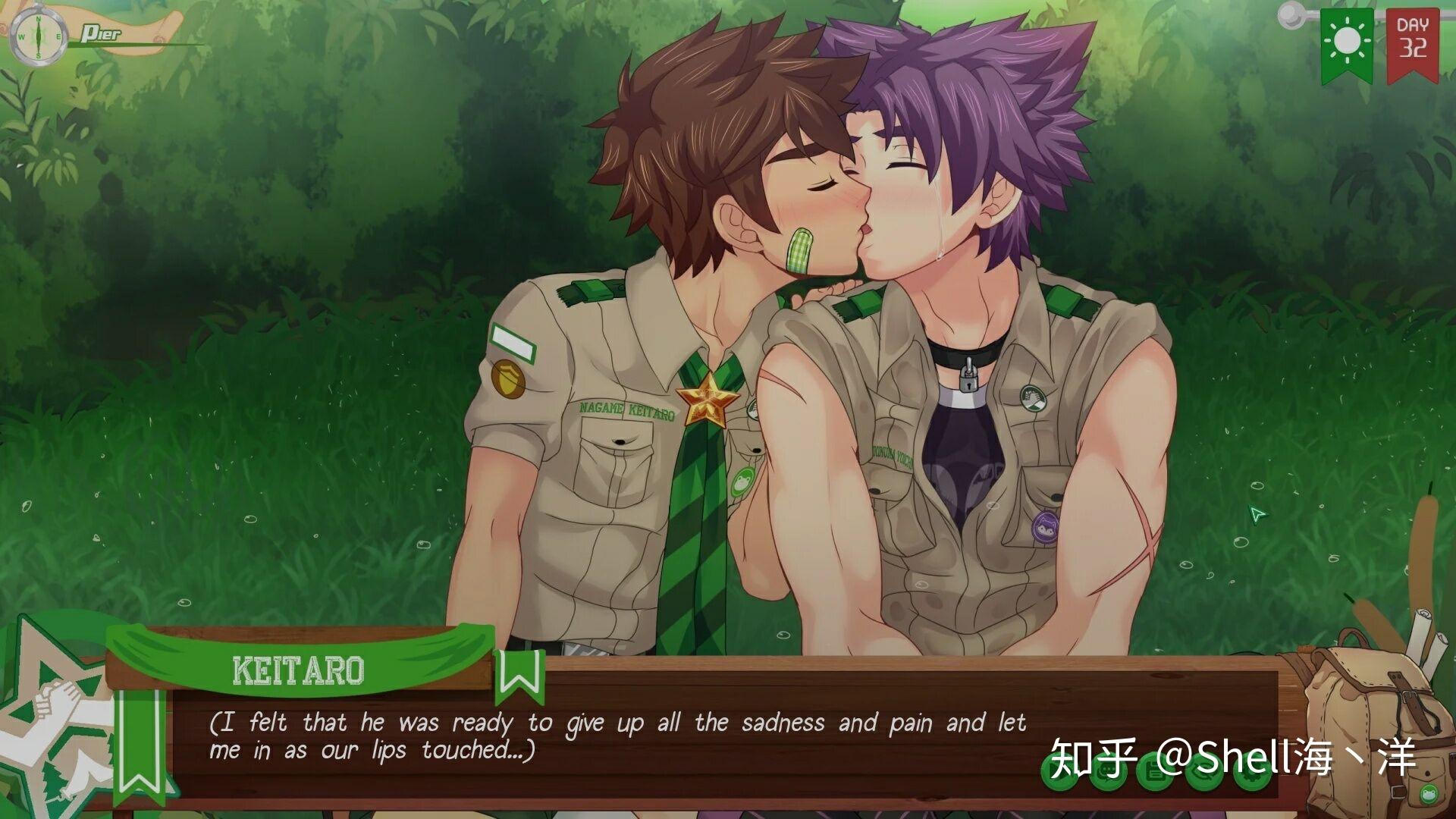Toggle the green ribbon marker under the scout emblem
Viewport: 1456px width, 819px height.
140,747
